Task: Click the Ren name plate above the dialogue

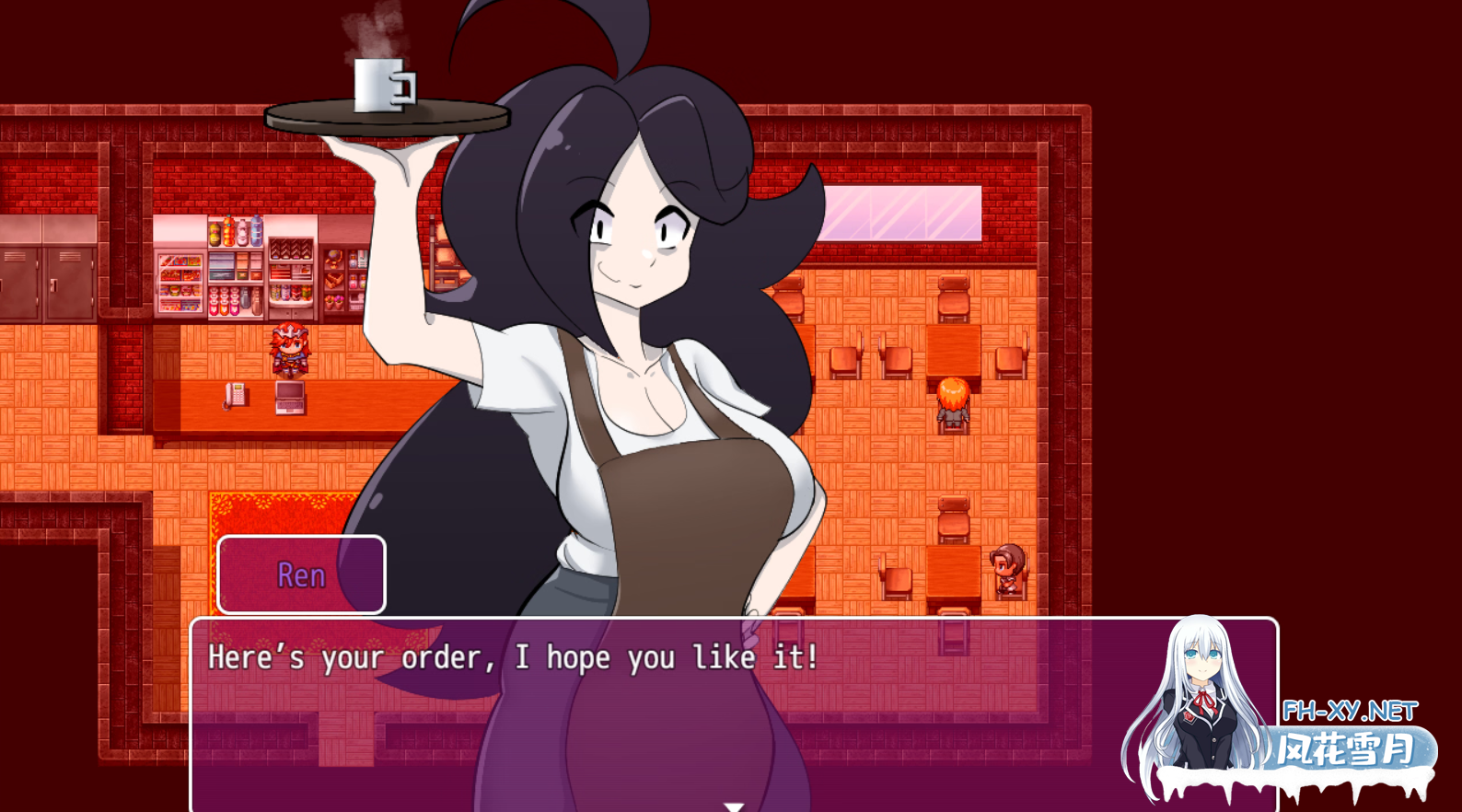Action: pyautogui.click(x=301, y=575)
